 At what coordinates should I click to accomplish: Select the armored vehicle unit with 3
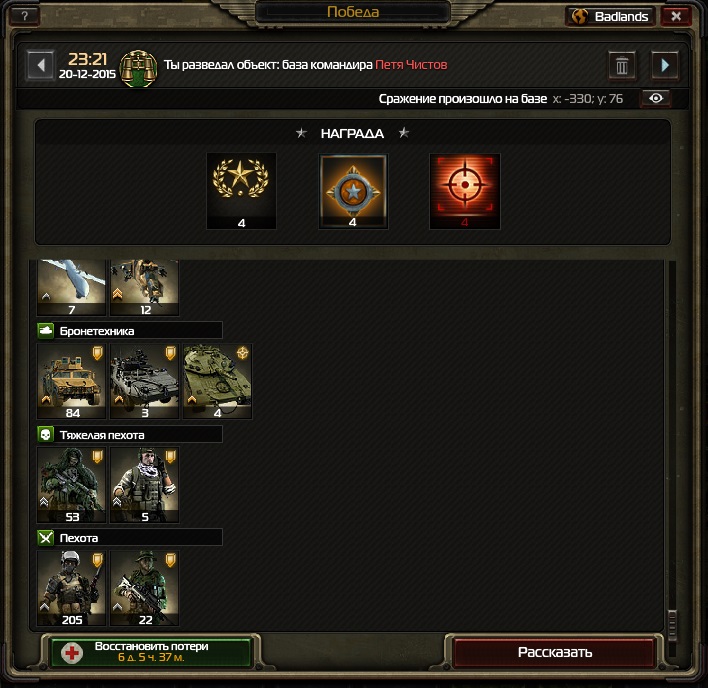(145, 380)
